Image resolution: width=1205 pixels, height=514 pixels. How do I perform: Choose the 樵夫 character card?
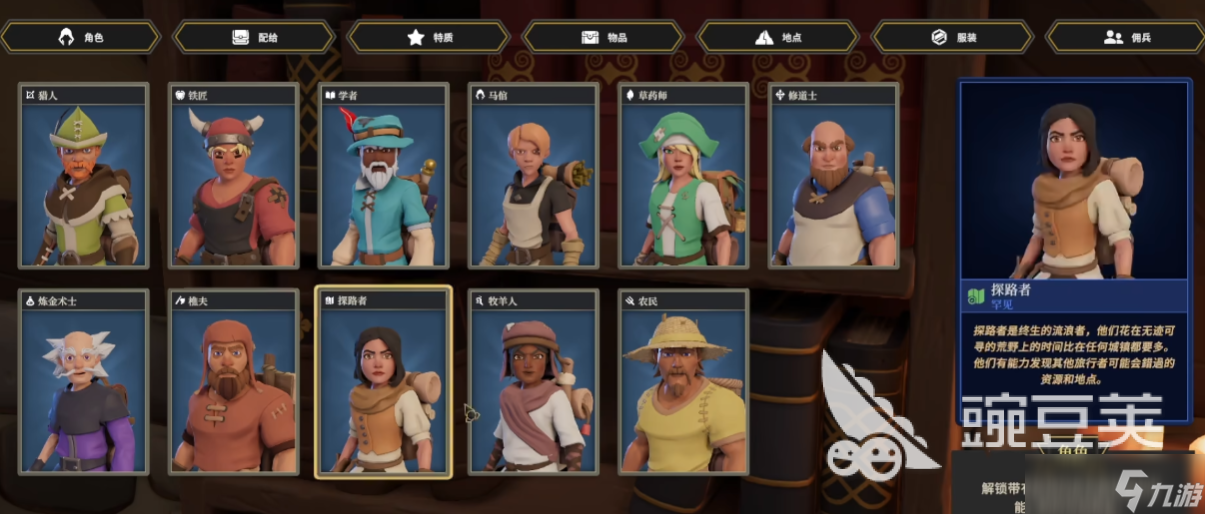point(234,383)
